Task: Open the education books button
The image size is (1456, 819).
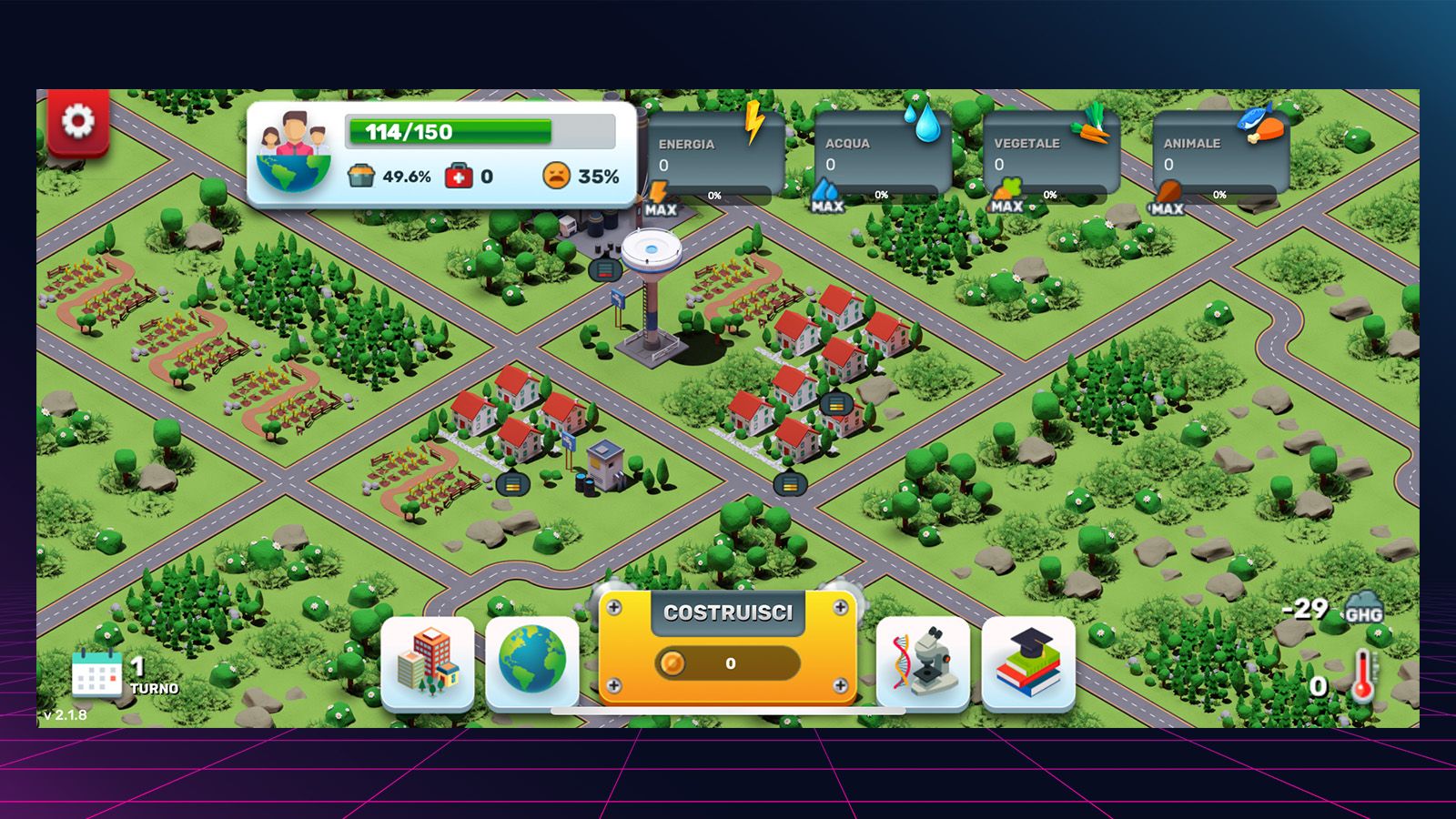Action: click(1028, 662)
